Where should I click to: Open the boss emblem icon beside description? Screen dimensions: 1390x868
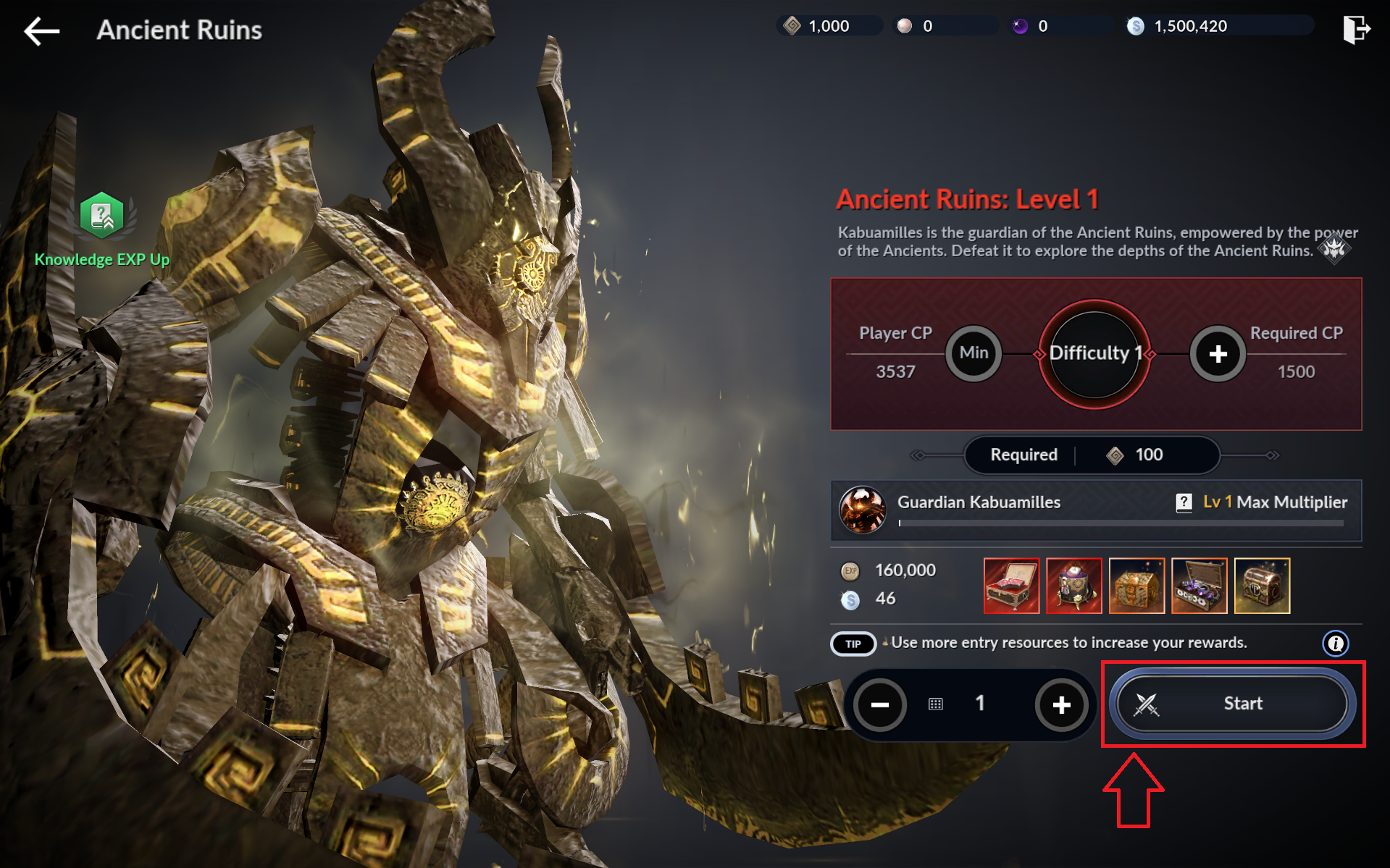[x=1334, y=250]
